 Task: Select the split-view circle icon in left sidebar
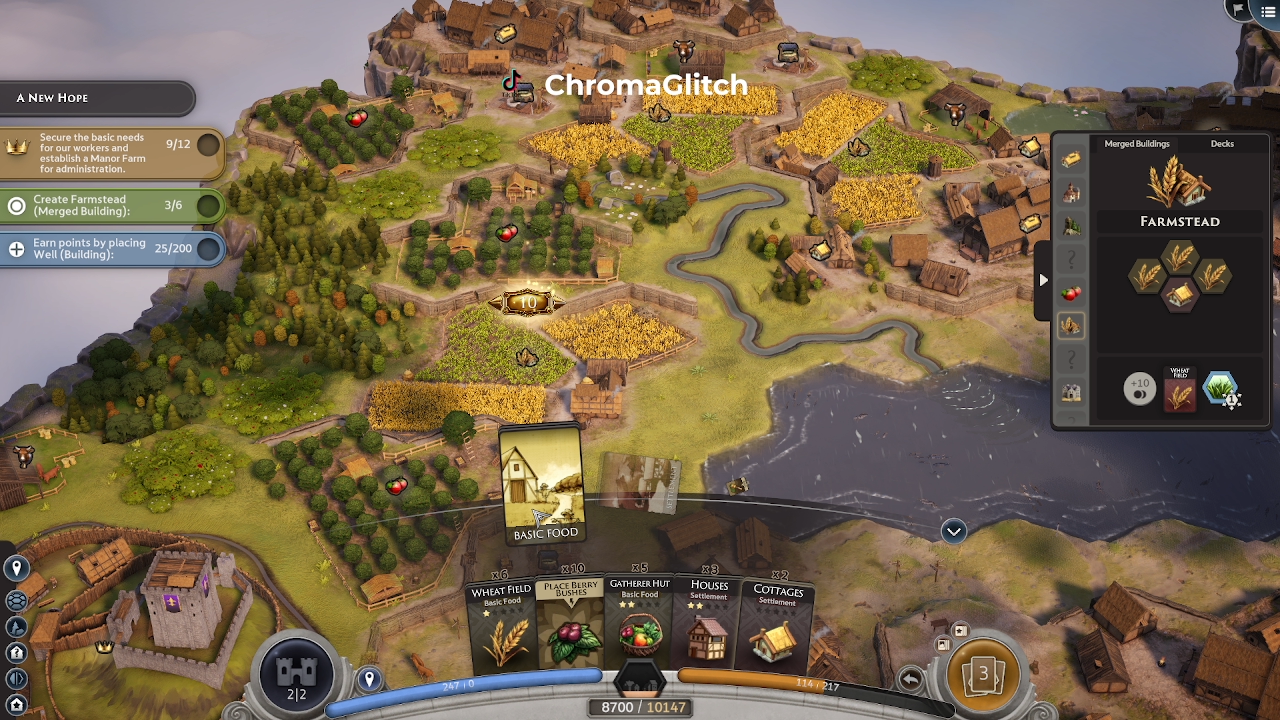pos(16,678)
